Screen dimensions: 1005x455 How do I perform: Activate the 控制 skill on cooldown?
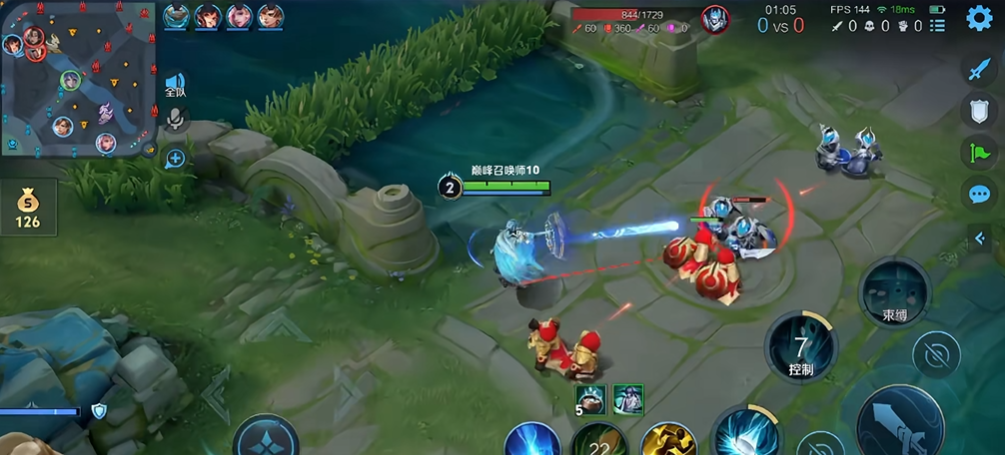tap(801, 347)
